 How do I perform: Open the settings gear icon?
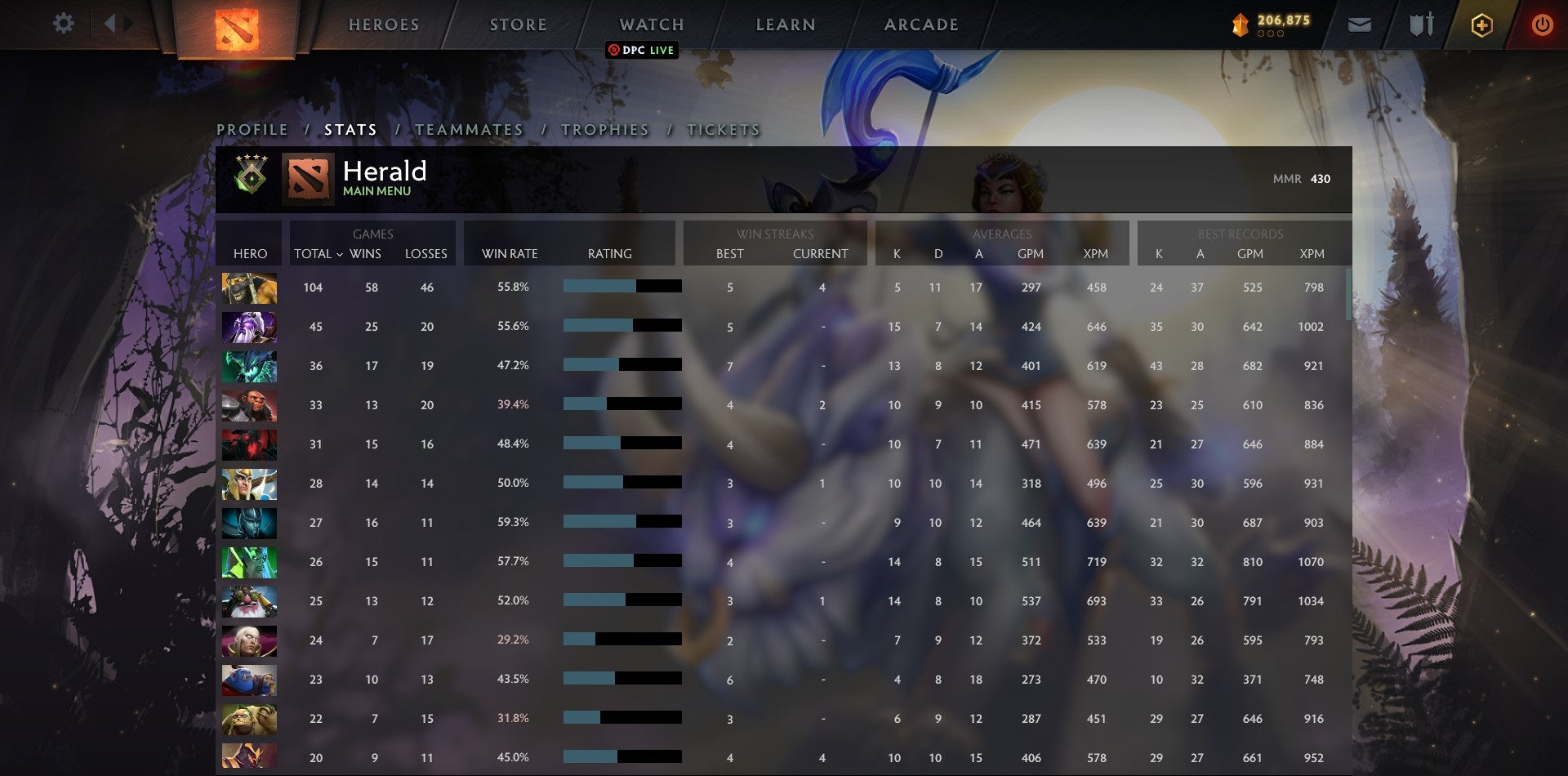coord(64,24)
